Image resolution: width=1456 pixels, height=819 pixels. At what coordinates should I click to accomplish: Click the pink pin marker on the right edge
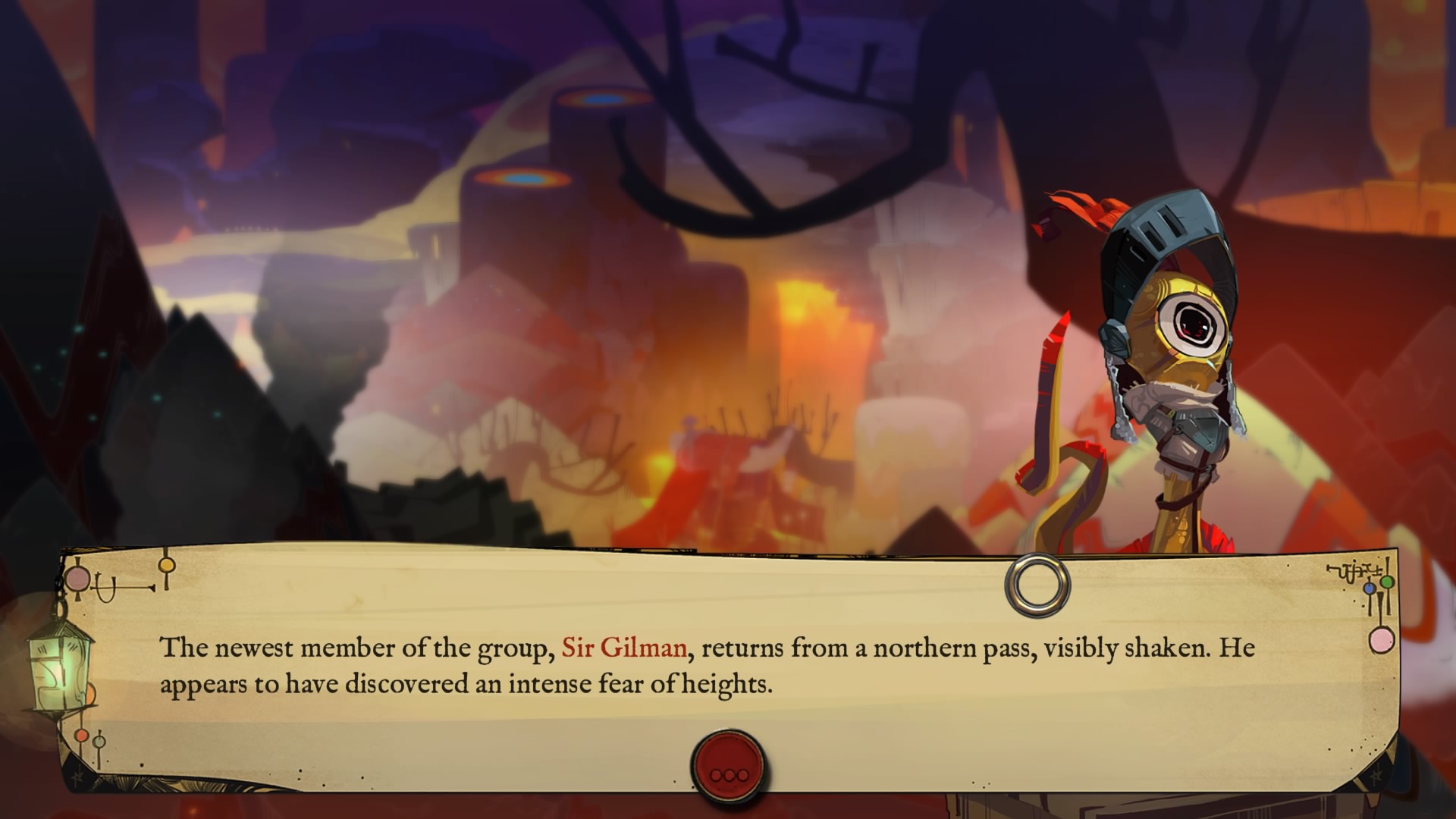click(x=1382, y=641)
